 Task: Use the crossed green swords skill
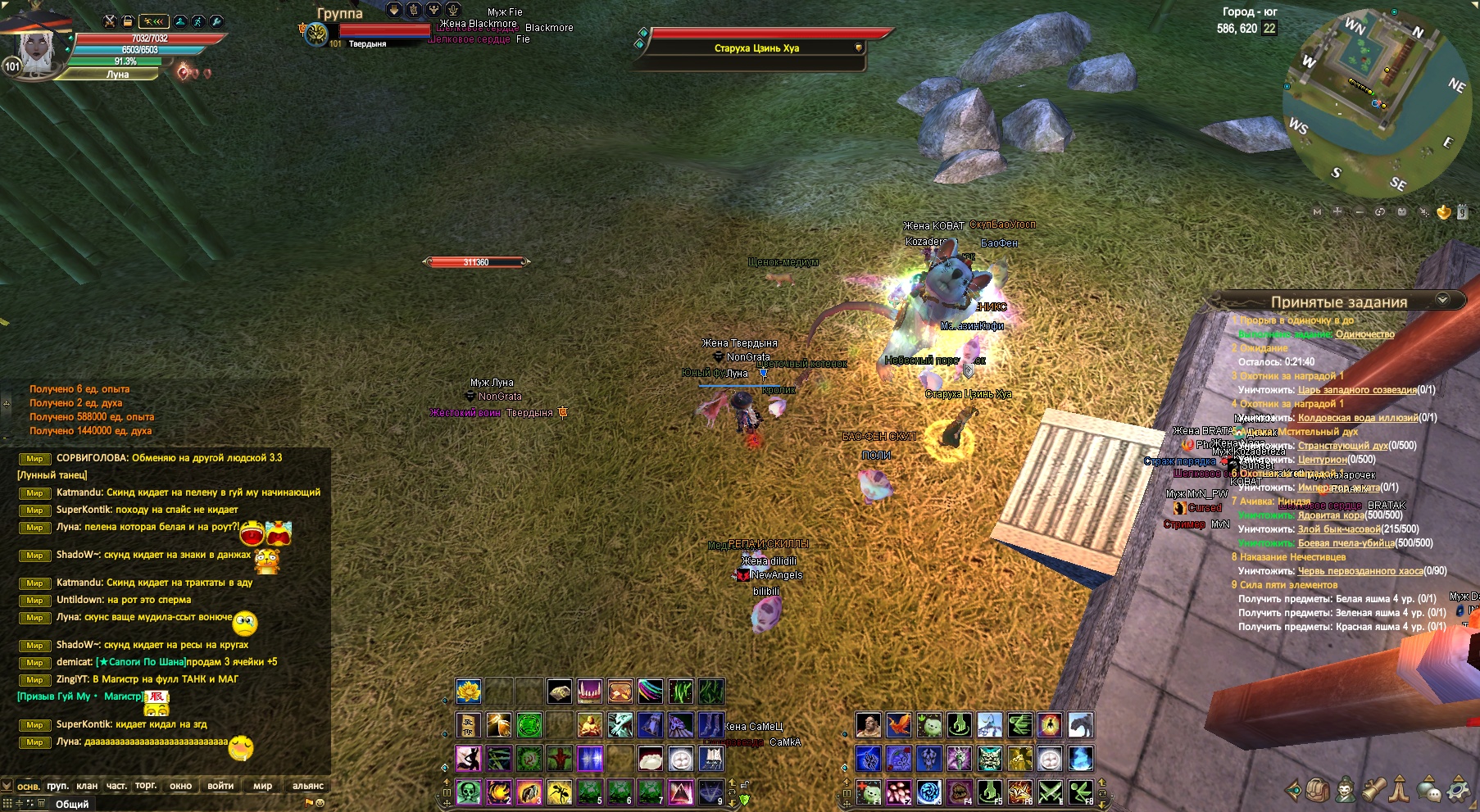(1050, 792)
